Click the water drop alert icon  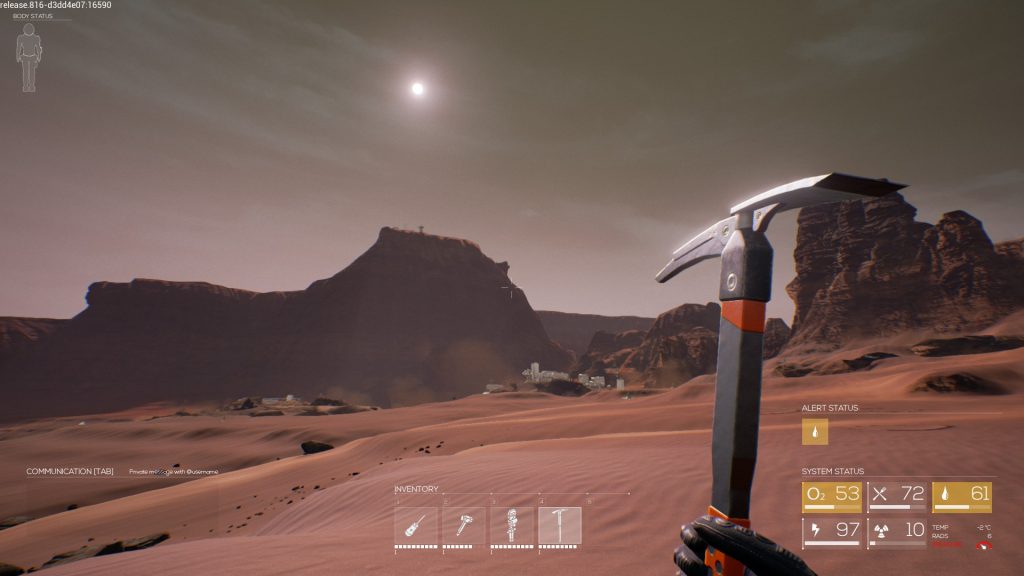[815, 431]
